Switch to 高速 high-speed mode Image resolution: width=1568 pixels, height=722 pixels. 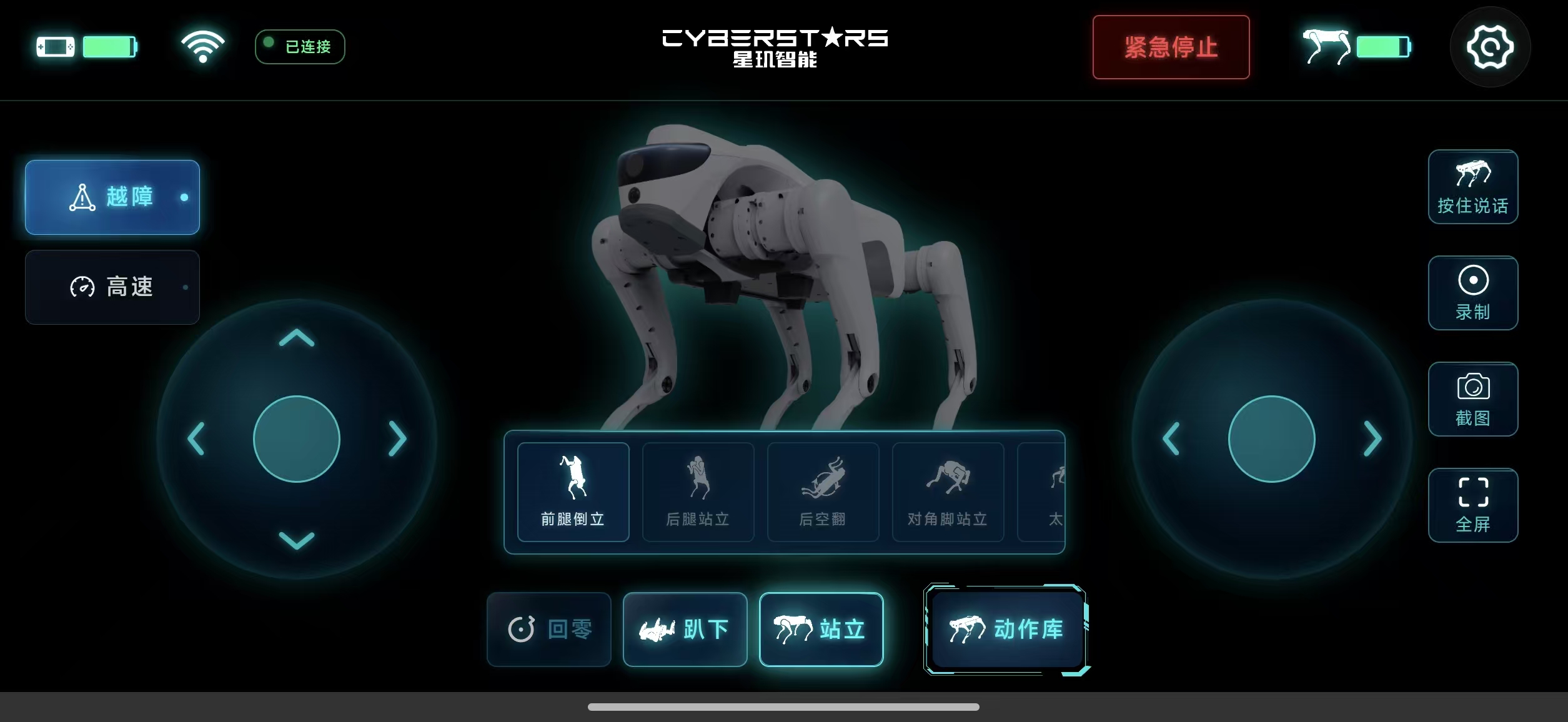(x=112, y=287)
